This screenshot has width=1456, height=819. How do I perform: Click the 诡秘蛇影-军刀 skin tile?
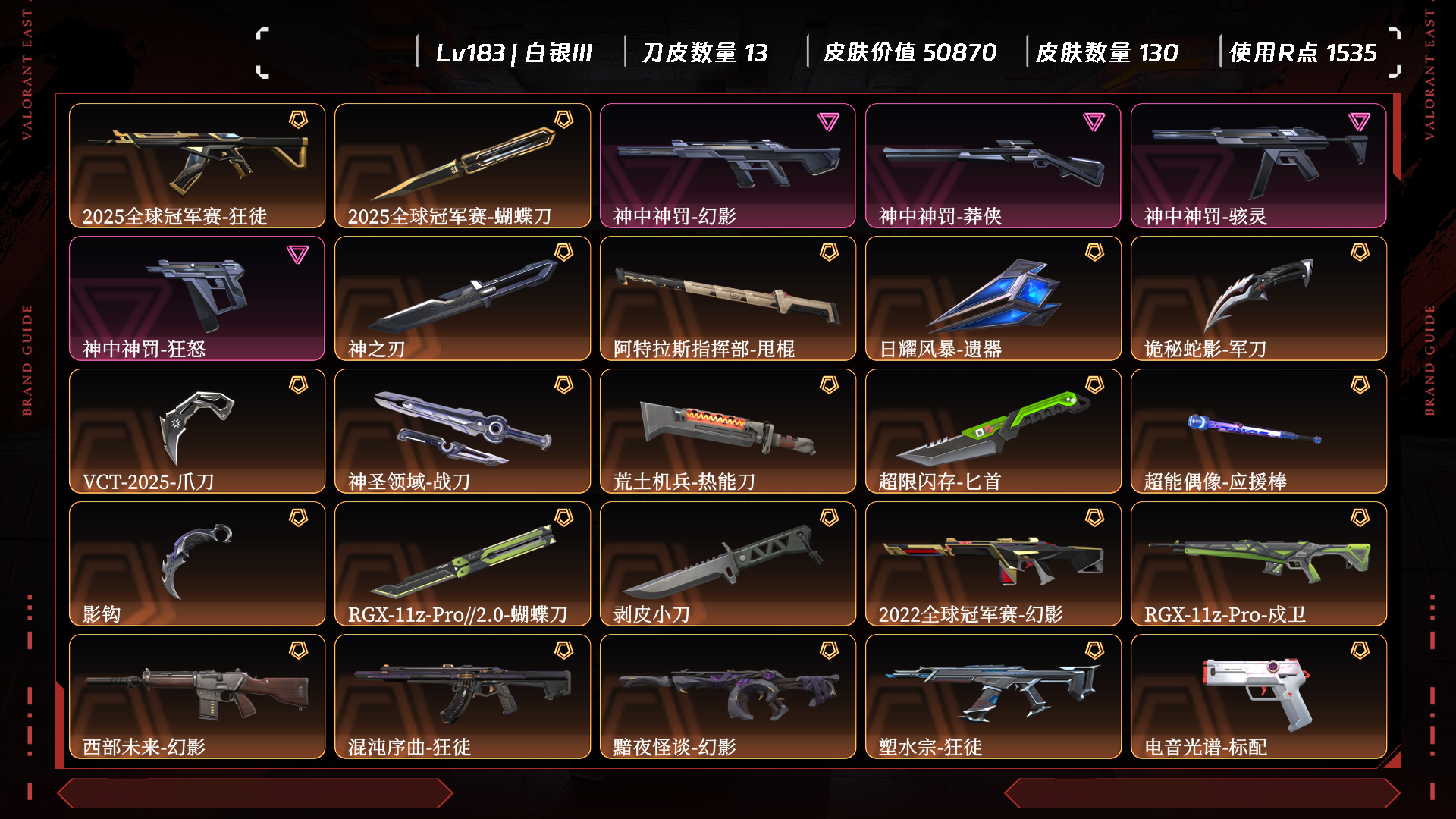coord(1259,298)
